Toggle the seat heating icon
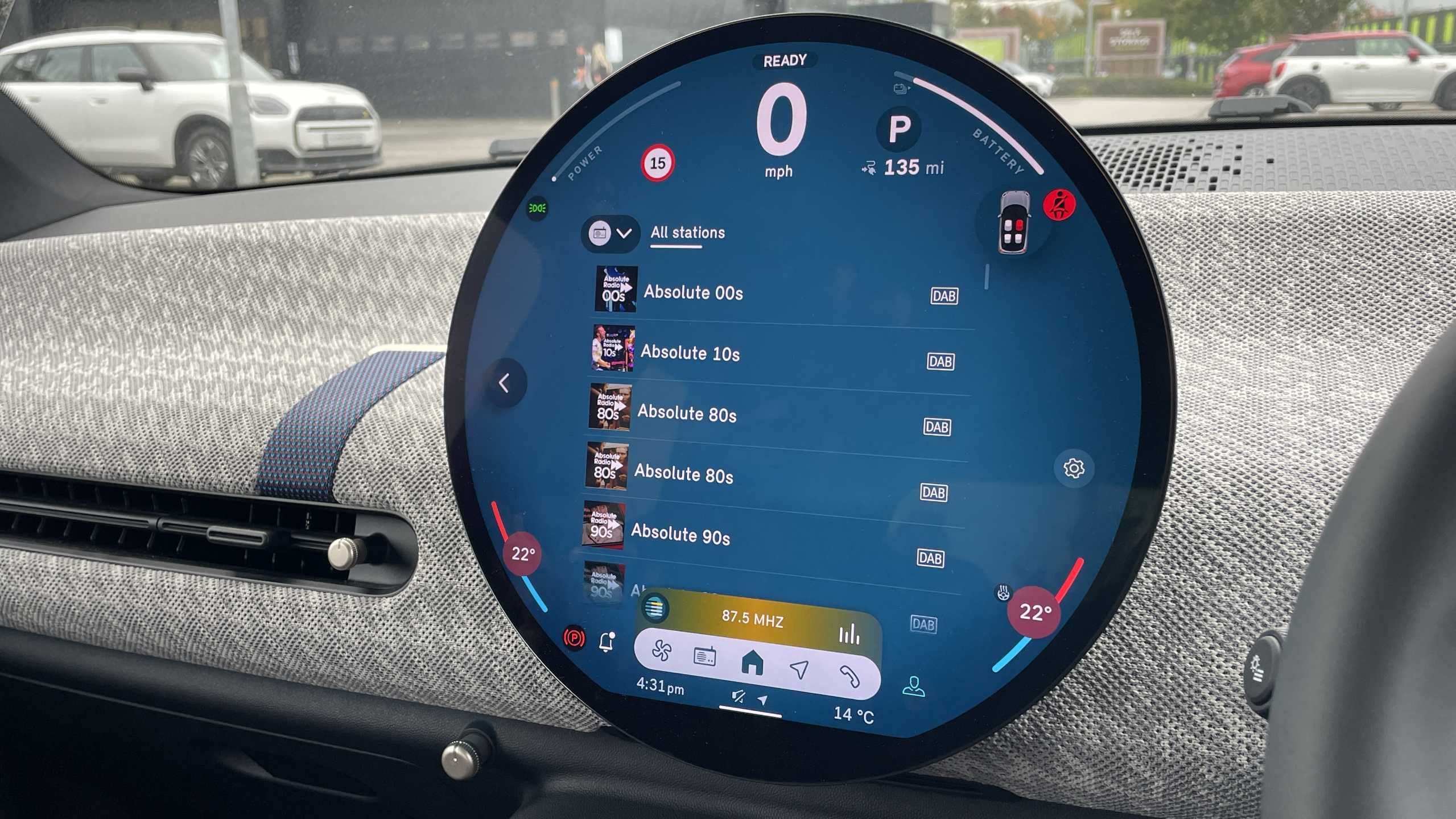 (x=1003, y=593)
